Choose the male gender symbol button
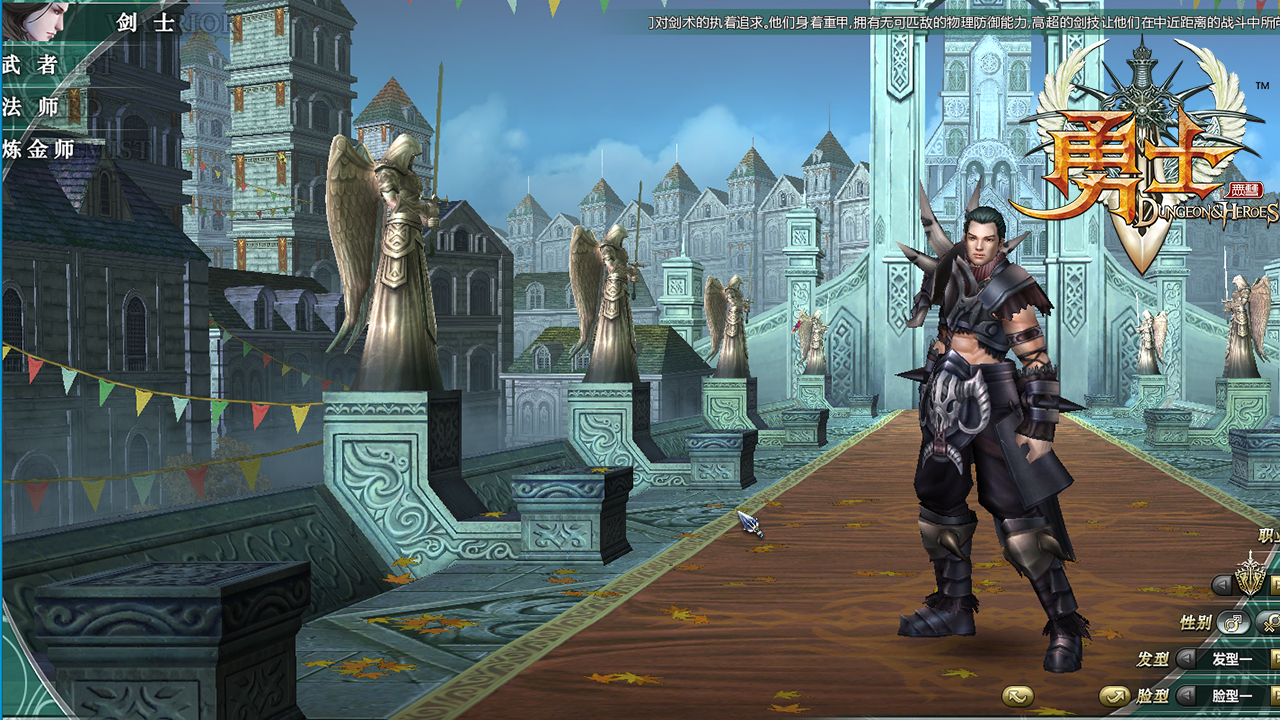 coord(1234,623)
